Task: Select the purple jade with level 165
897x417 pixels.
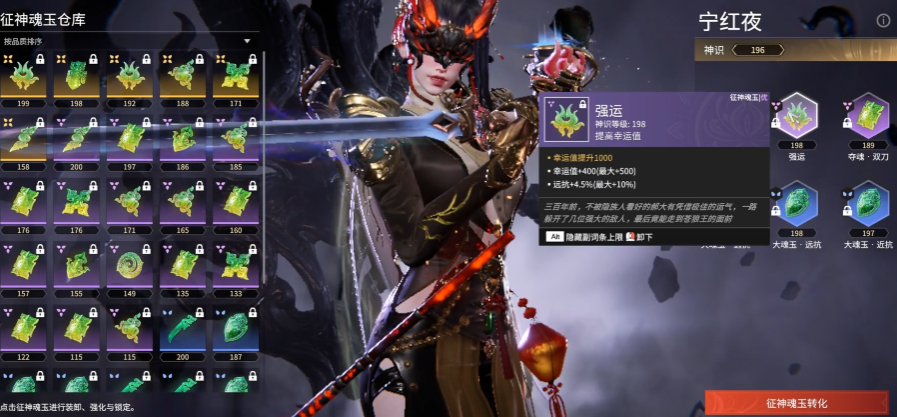Action: [x=182, y=201]
